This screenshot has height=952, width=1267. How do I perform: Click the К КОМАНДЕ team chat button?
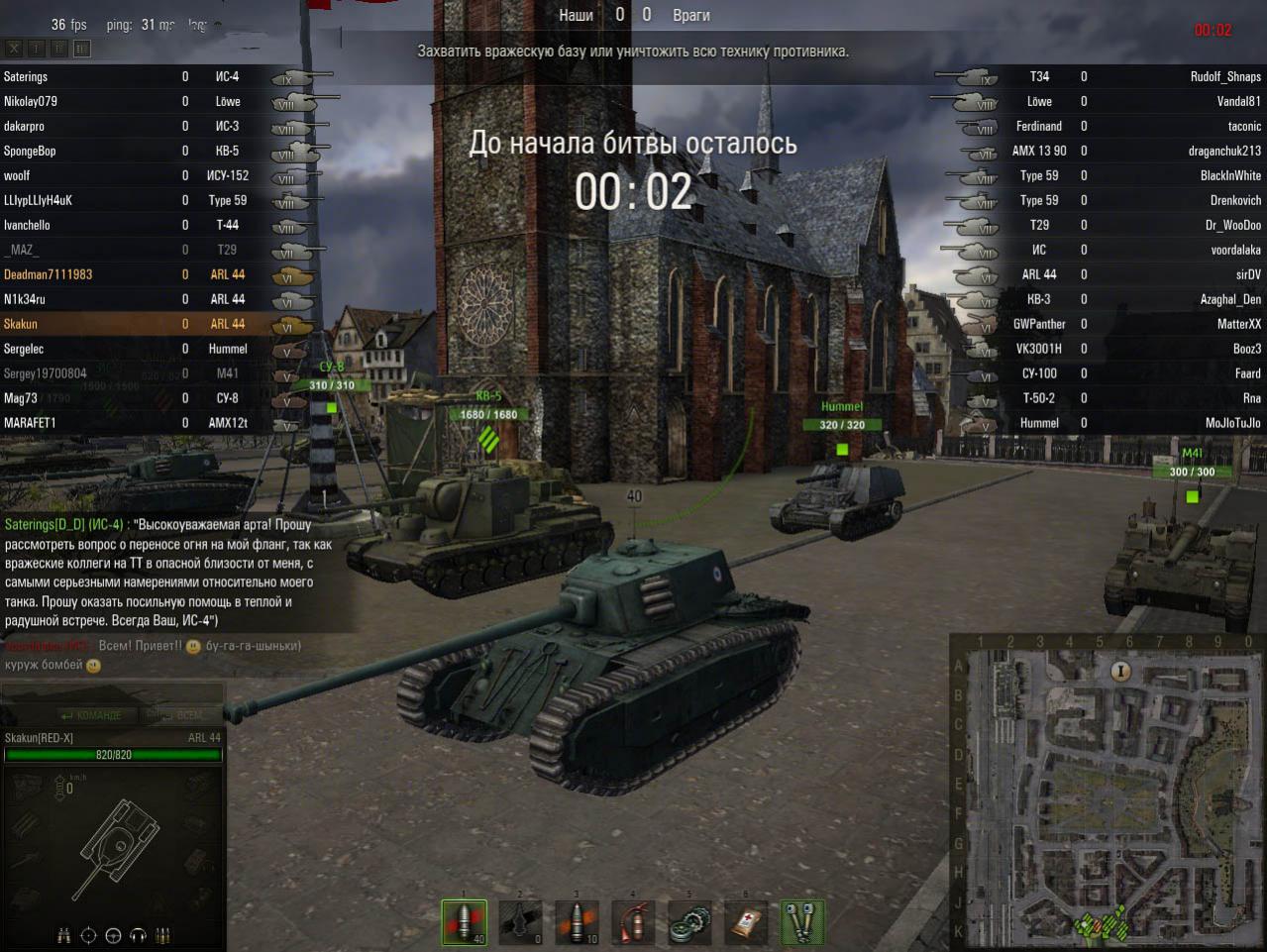[91, 715]
